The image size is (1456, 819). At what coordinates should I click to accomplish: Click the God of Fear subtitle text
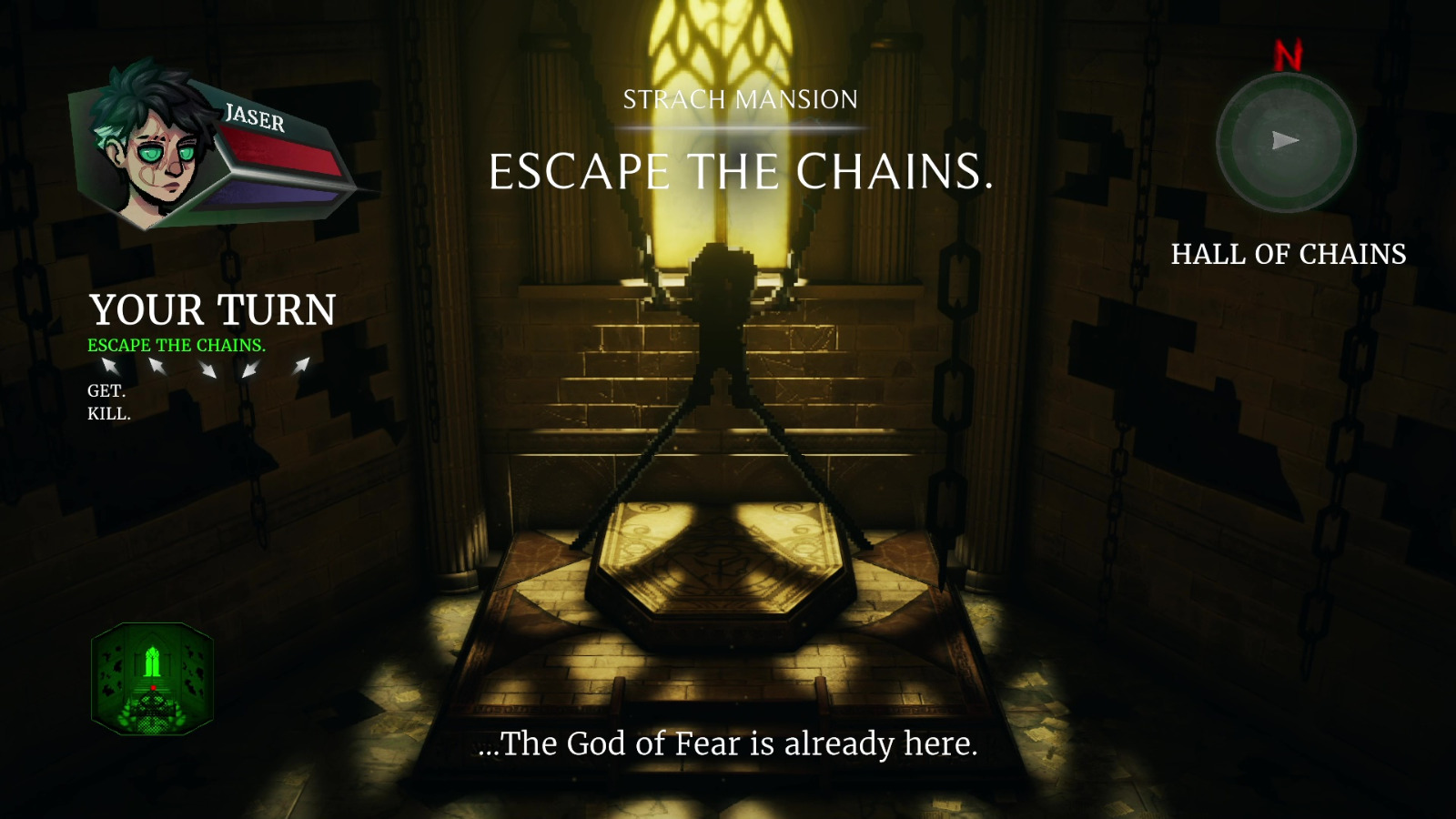point(728,743)
